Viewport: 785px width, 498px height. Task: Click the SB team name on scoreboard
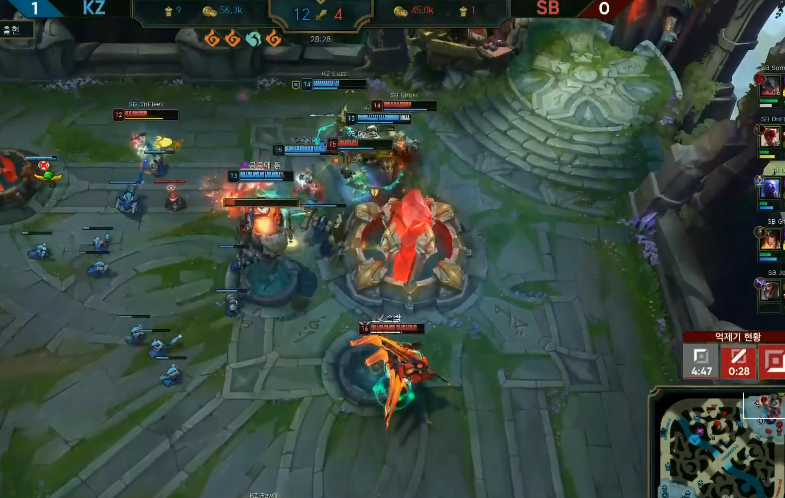(x=547, y=8)
